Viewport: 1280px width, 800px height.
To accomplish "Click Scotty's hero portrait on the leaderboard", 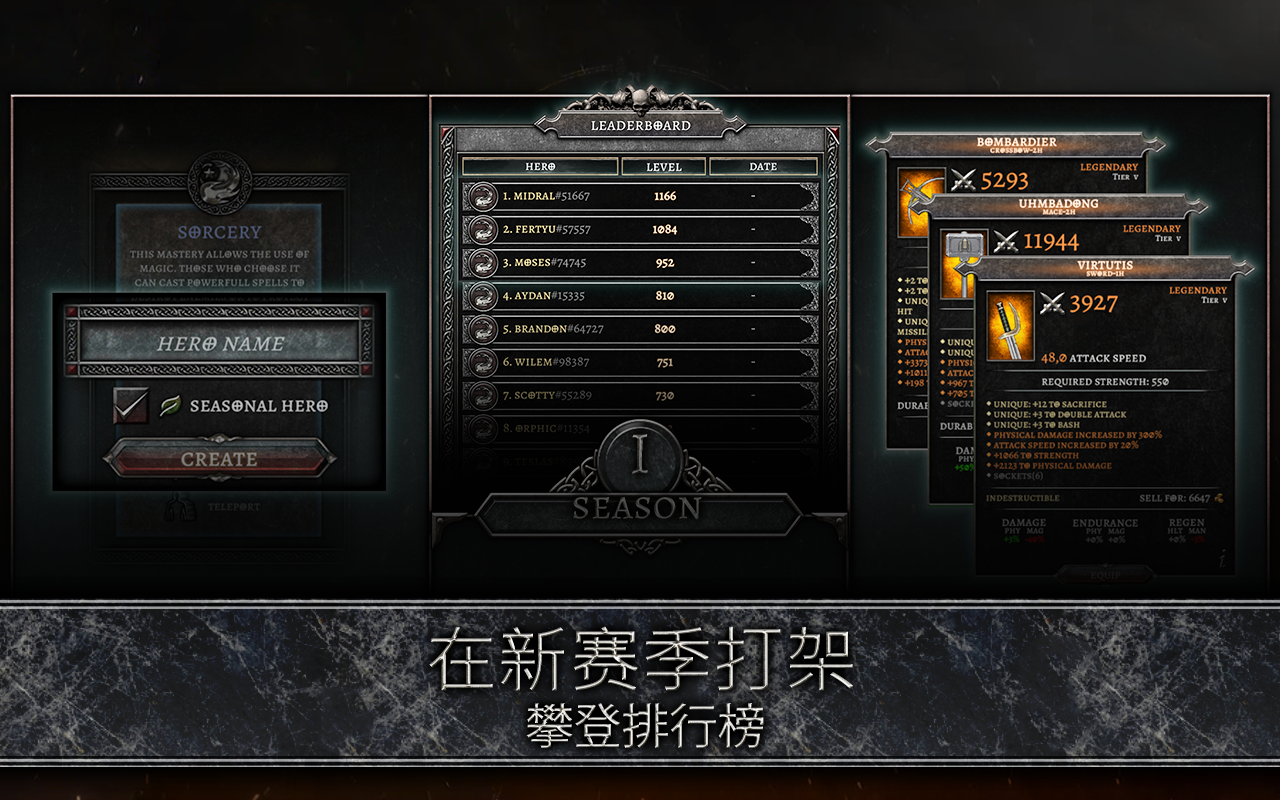I will pyautogui.click(x=482, y=393).
